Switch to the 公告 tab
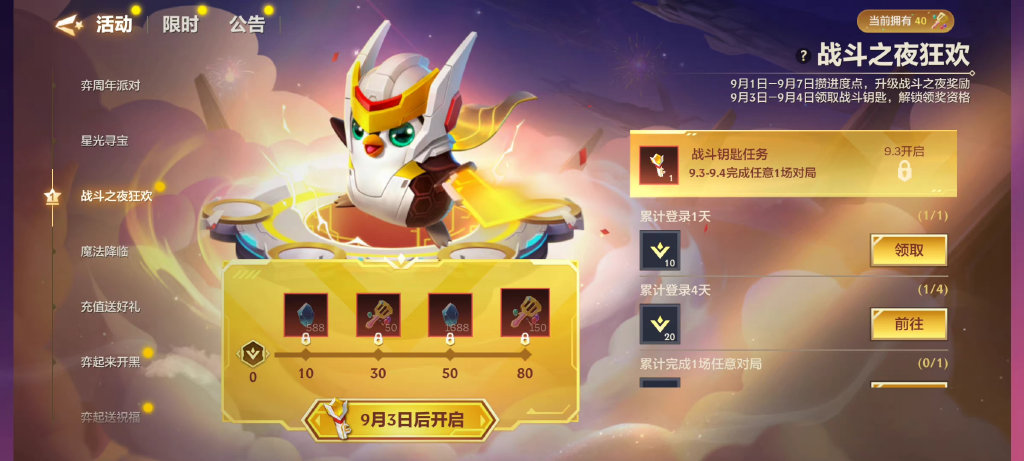 coord(247,25)
